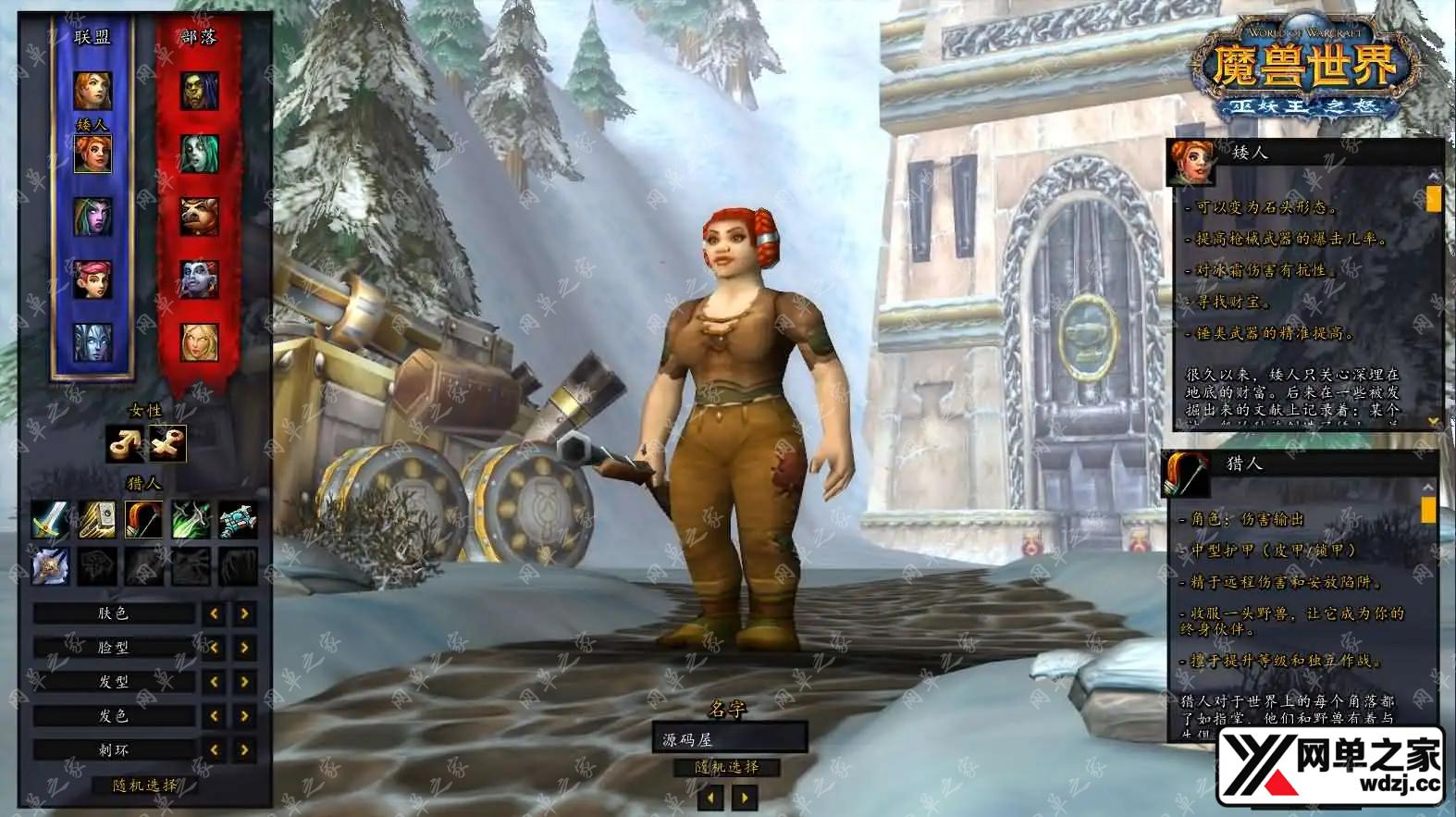Screen dimensions: 1456x817
Task: Click previous hairstyle (发型) arrow
Action: [215, 682]
